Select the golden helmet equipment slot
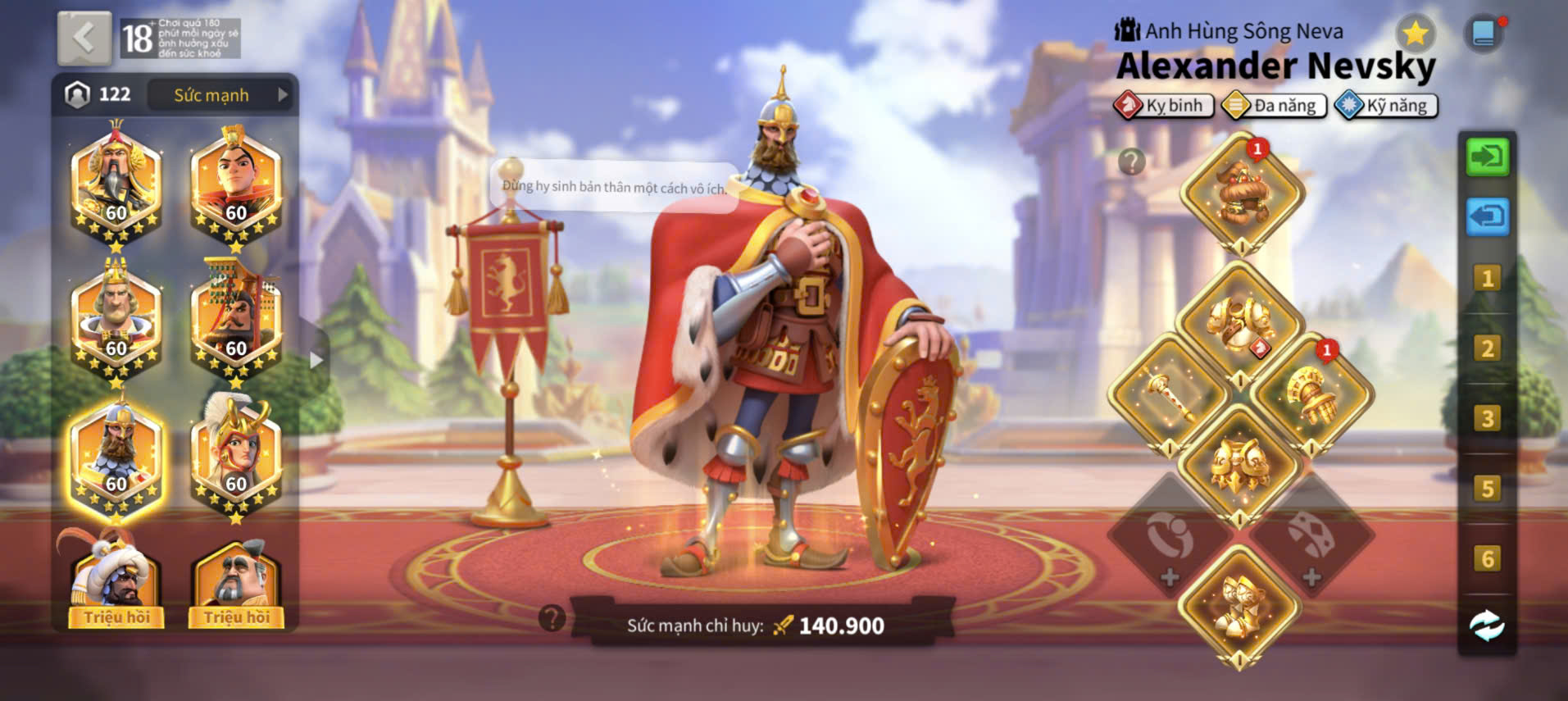 tap(1241, 193)
